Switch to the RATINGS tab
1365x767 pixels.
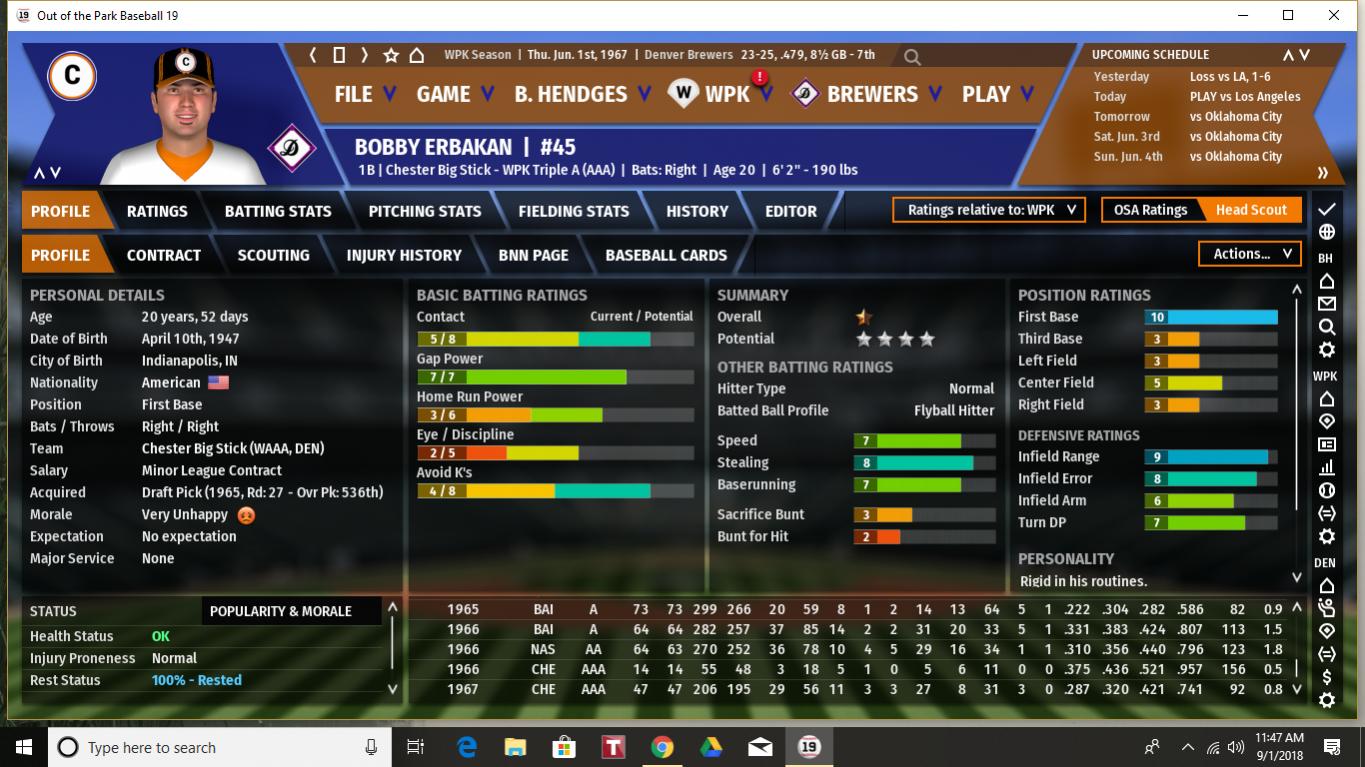pos(157,211)
